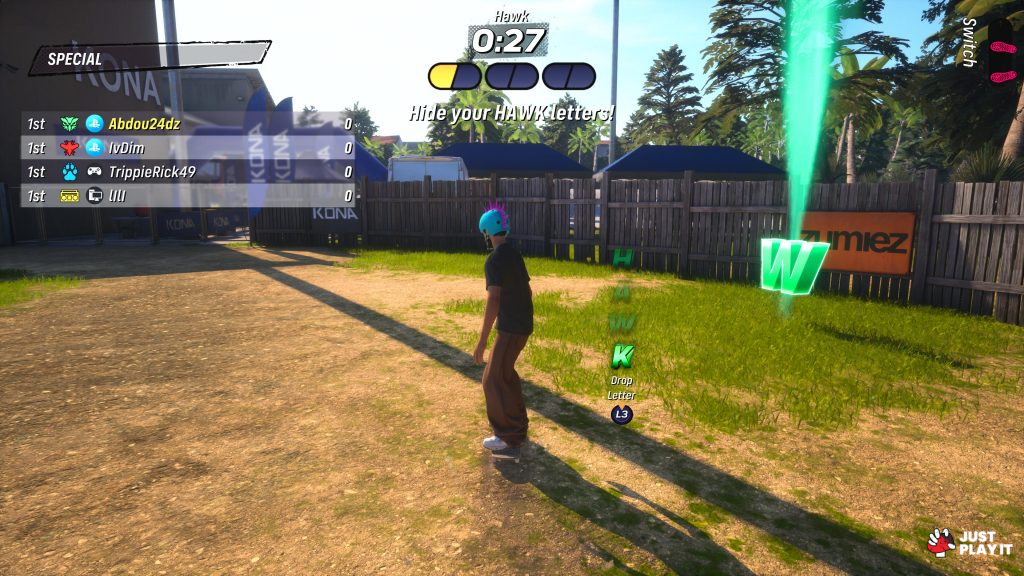Viewport: 1024px width, 576px height.
Task: Open the Just Play It watermark logo
Action: coord(969,542)
